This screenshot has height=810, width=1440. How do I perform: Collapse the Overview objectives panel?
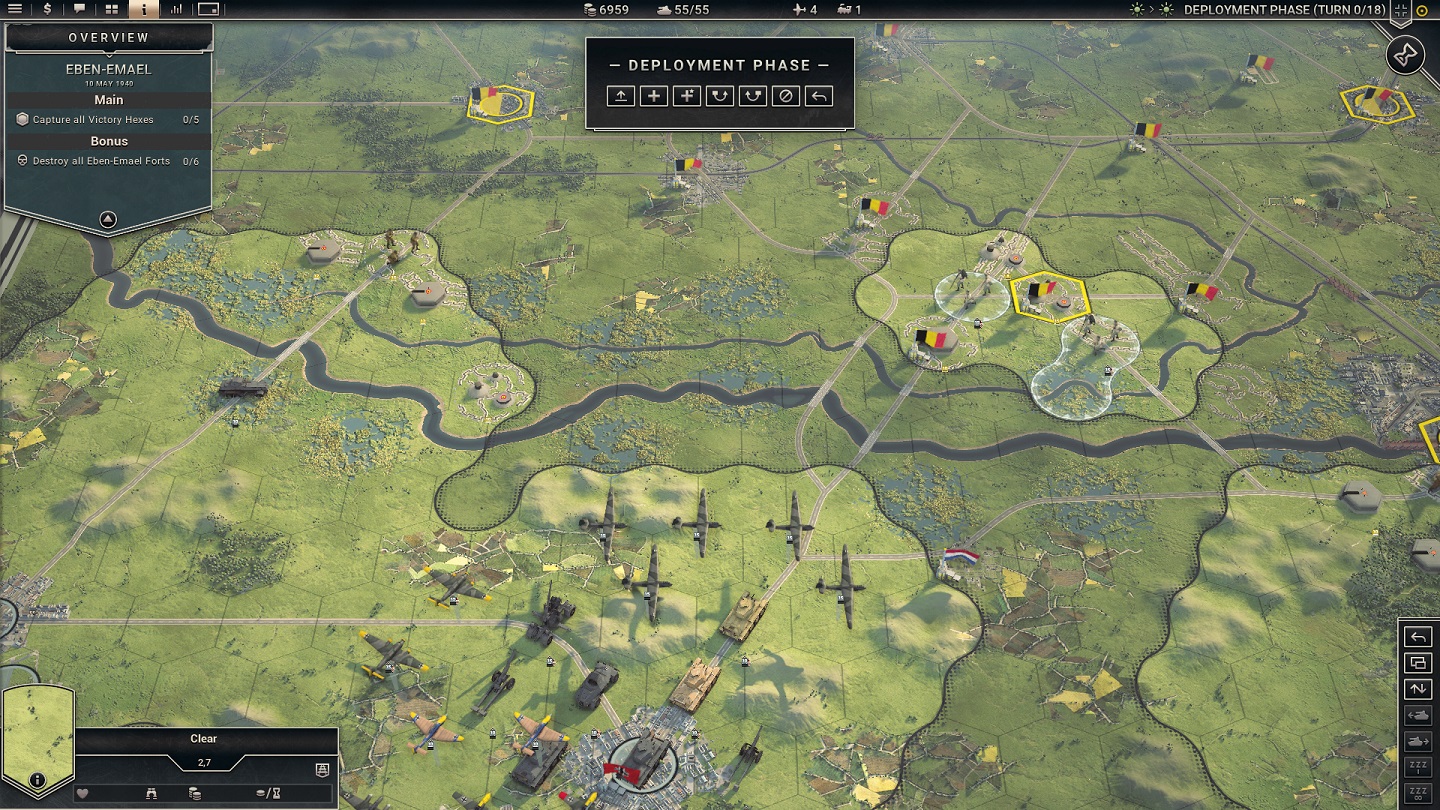108,220
